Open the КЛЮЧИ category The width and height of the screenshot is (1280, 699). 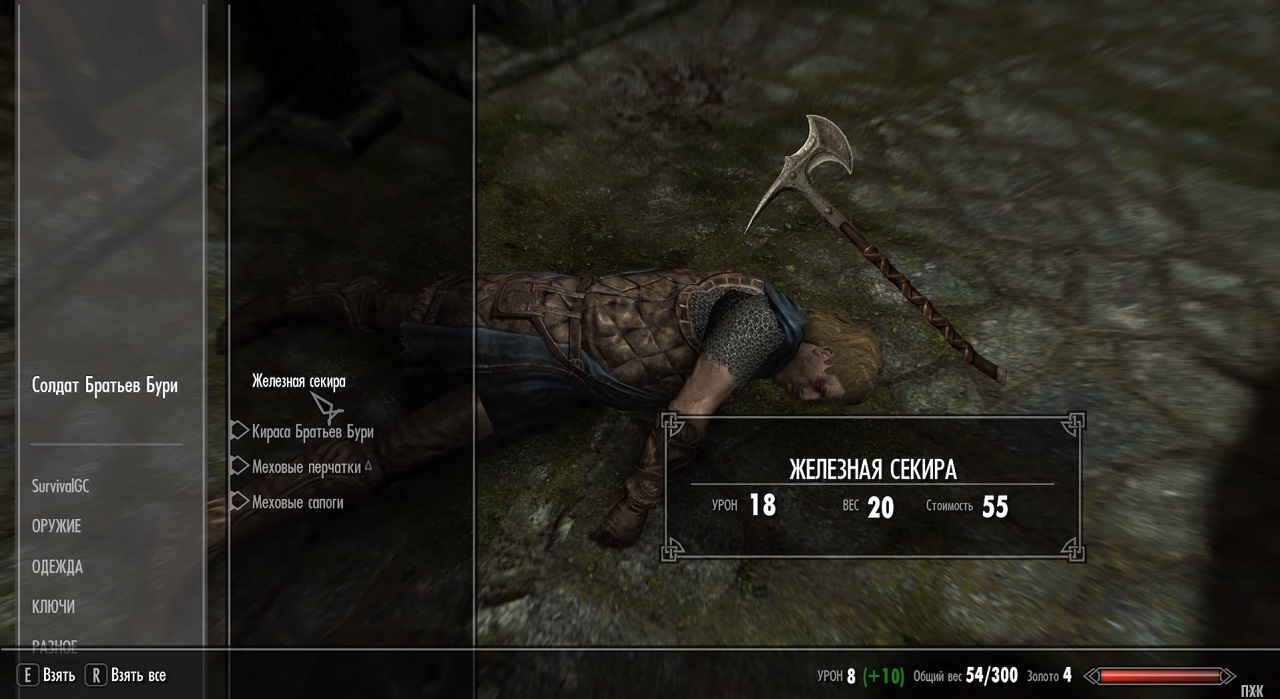click(54, 607)
